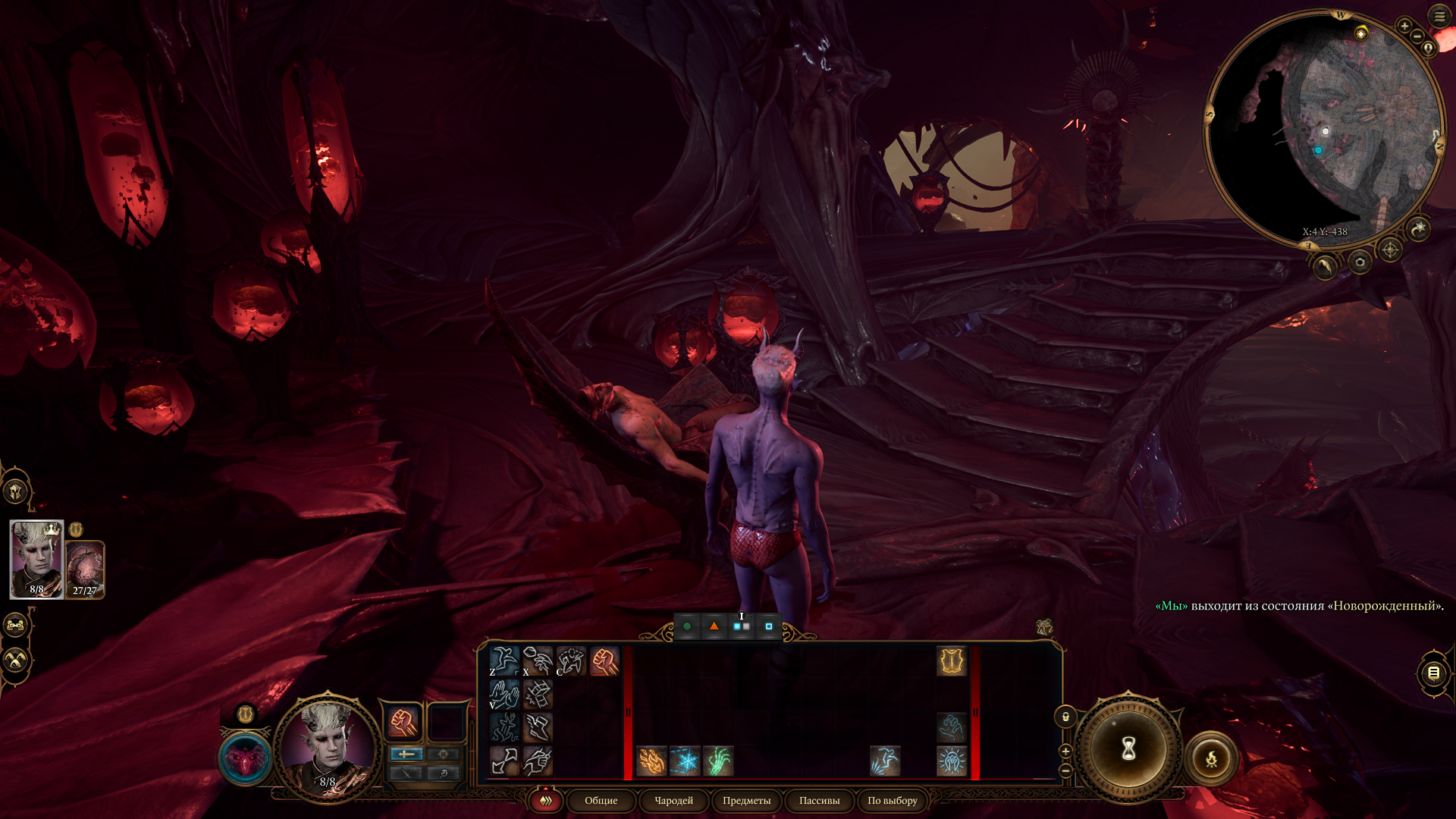Zoom out the minimap with minus button
This screenshot has height=819, width=1456.
(x=1417, y=36)
